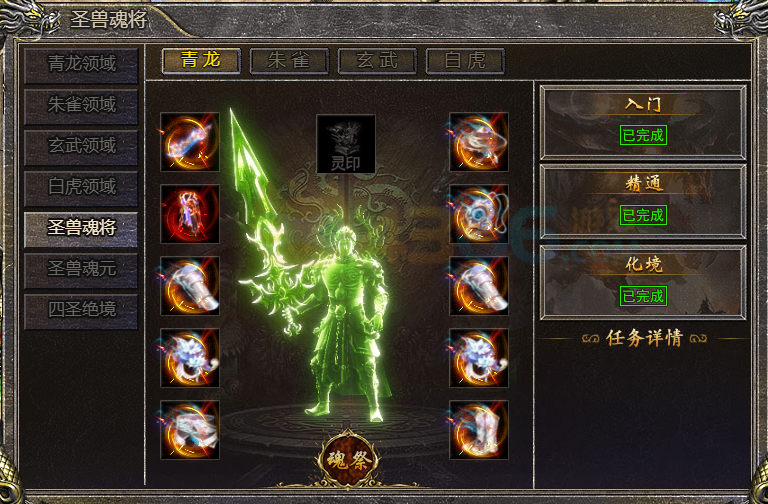Viewport: 768px width, 504px height.
Task: Click the 魂祭 button
Action: pos(349,459)
